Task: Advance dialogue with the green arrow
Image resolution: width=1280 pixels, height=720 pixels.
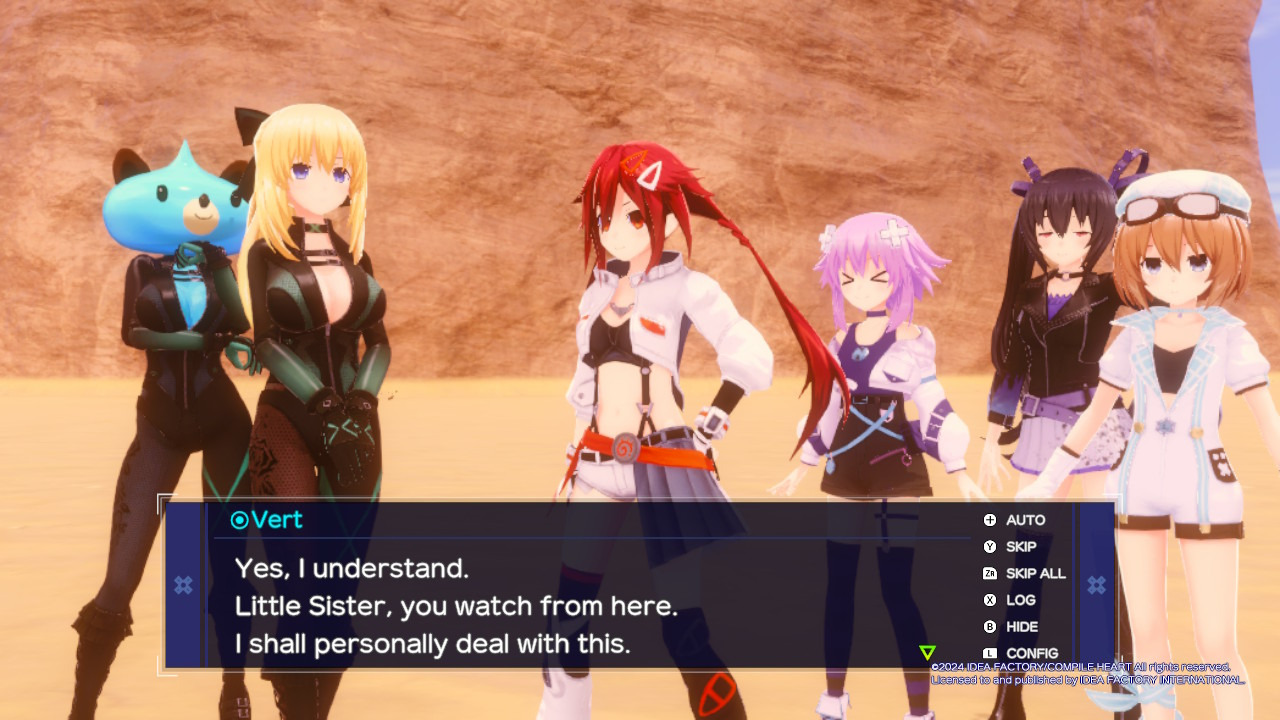Action: click(927, 653)
